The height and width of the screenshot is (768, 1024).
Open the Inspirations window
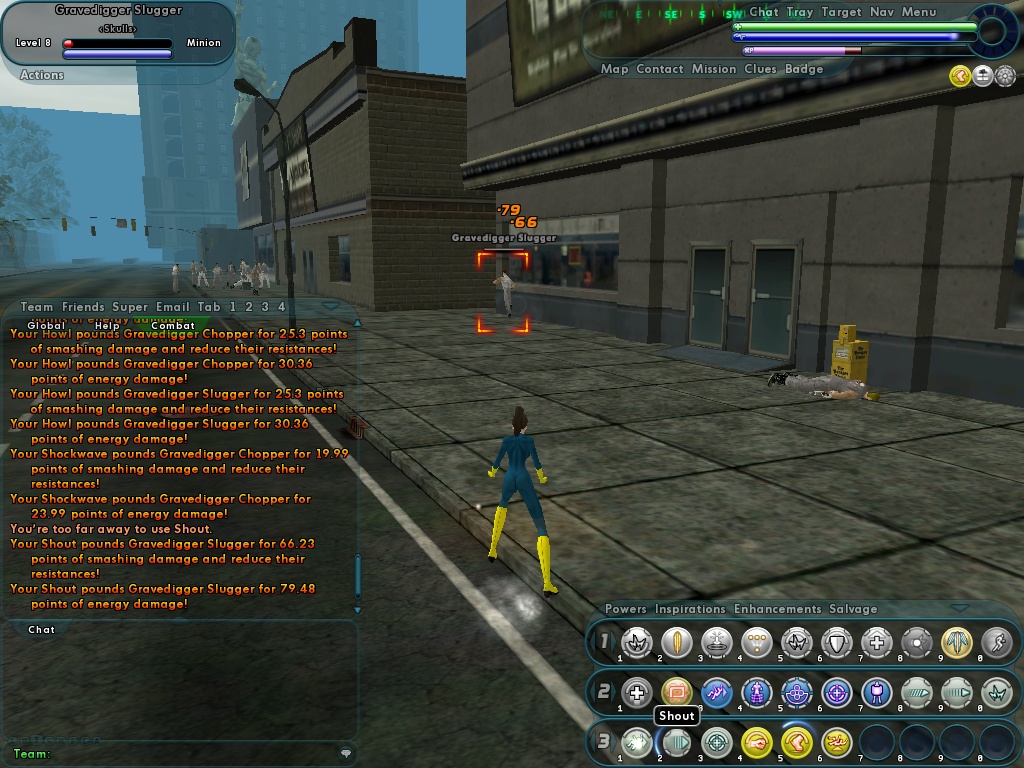[690, 609]
